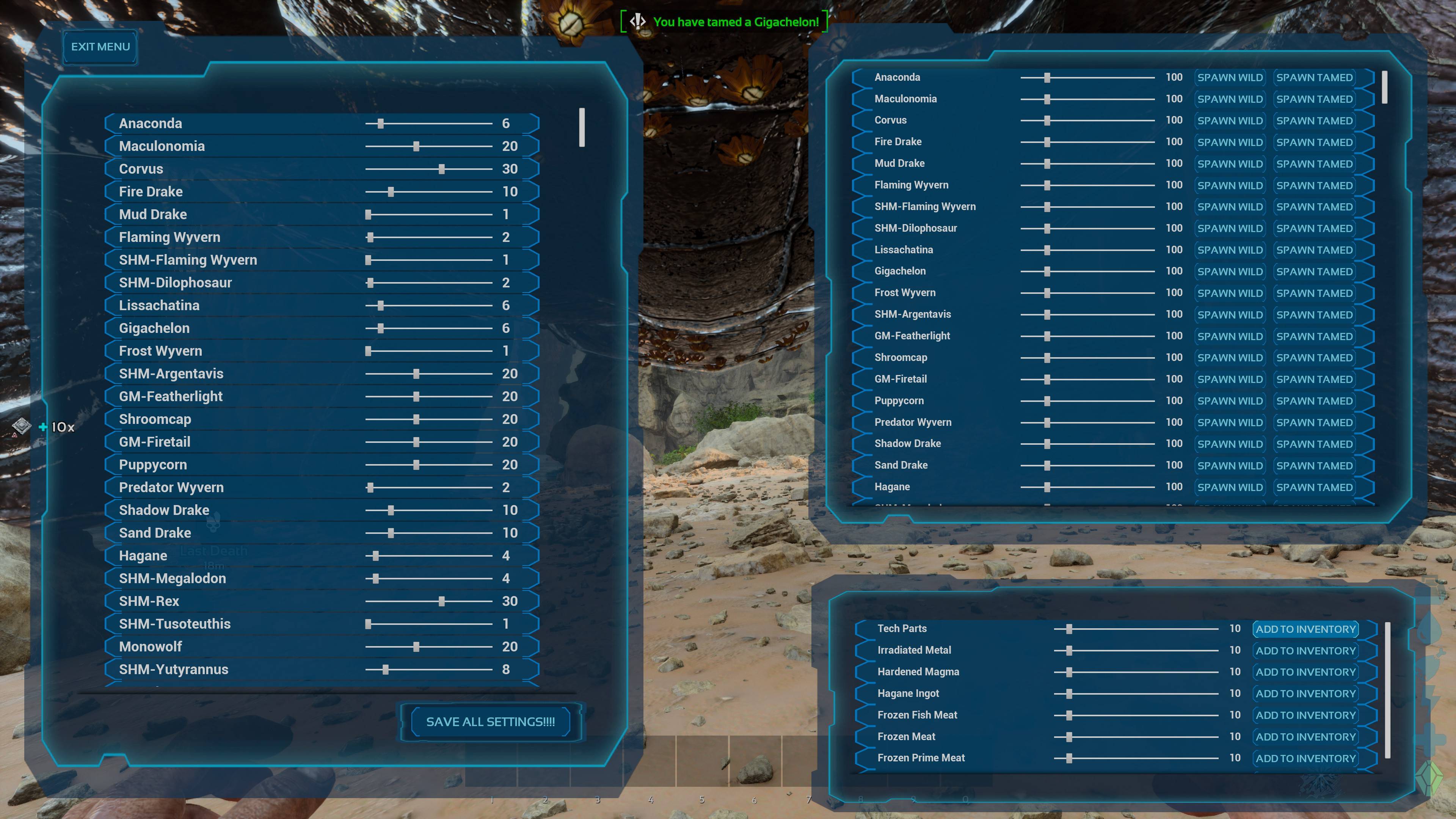
Task: Click the SAVE ALL SETTINGS!!!! button
Action: point(491,722)
